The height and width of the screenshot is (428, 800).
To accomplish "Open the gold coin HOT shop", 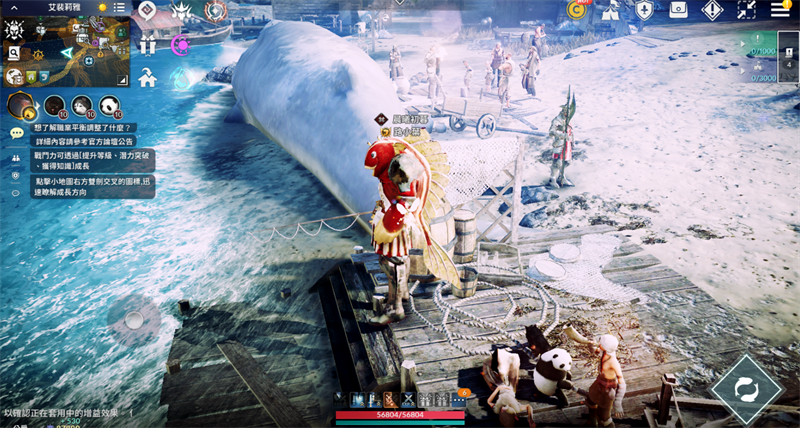I will click(x=577, y=10).
